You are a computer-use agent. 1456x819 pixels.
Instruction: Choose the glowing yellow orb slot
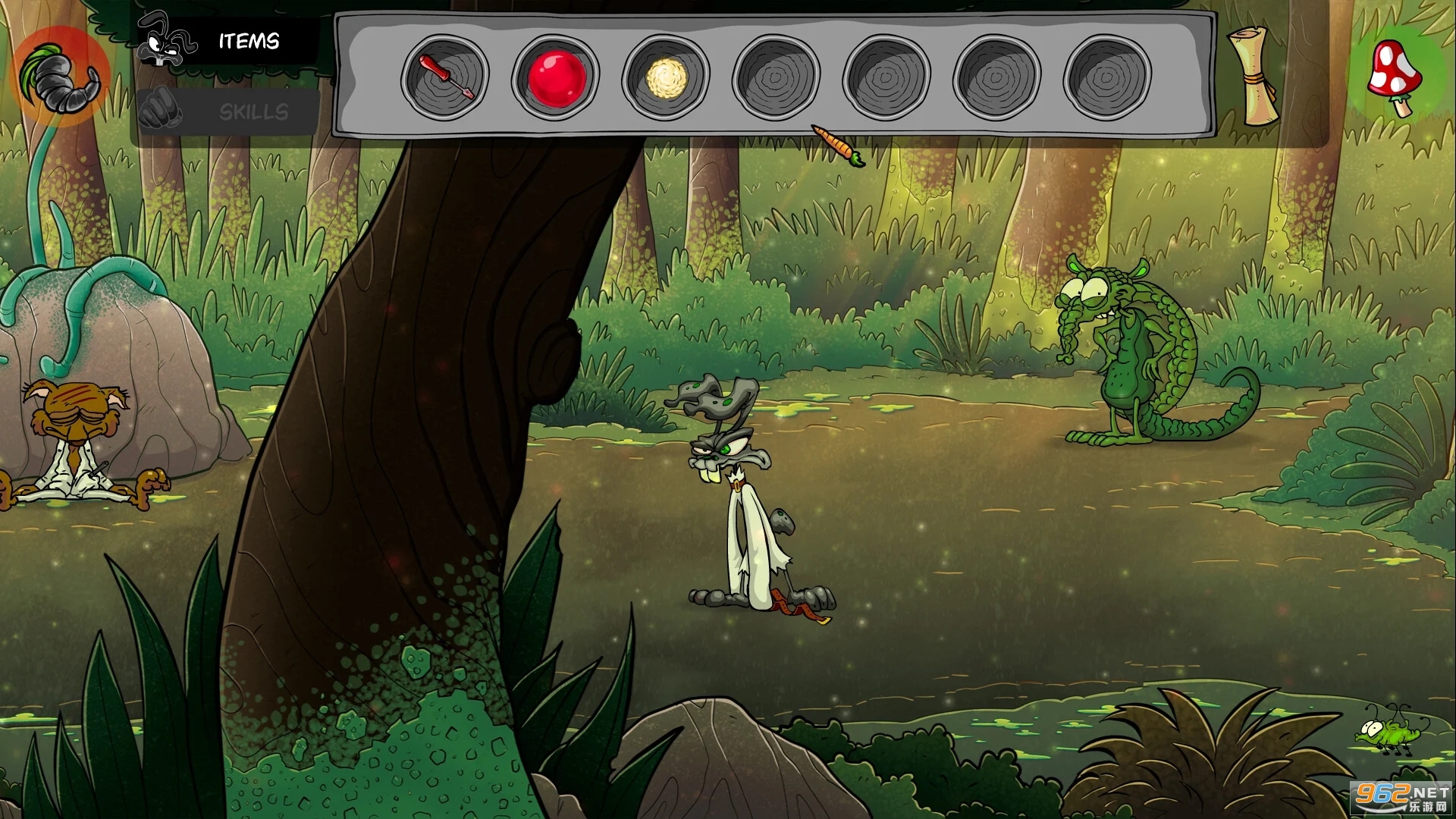(x=666, y=76)
